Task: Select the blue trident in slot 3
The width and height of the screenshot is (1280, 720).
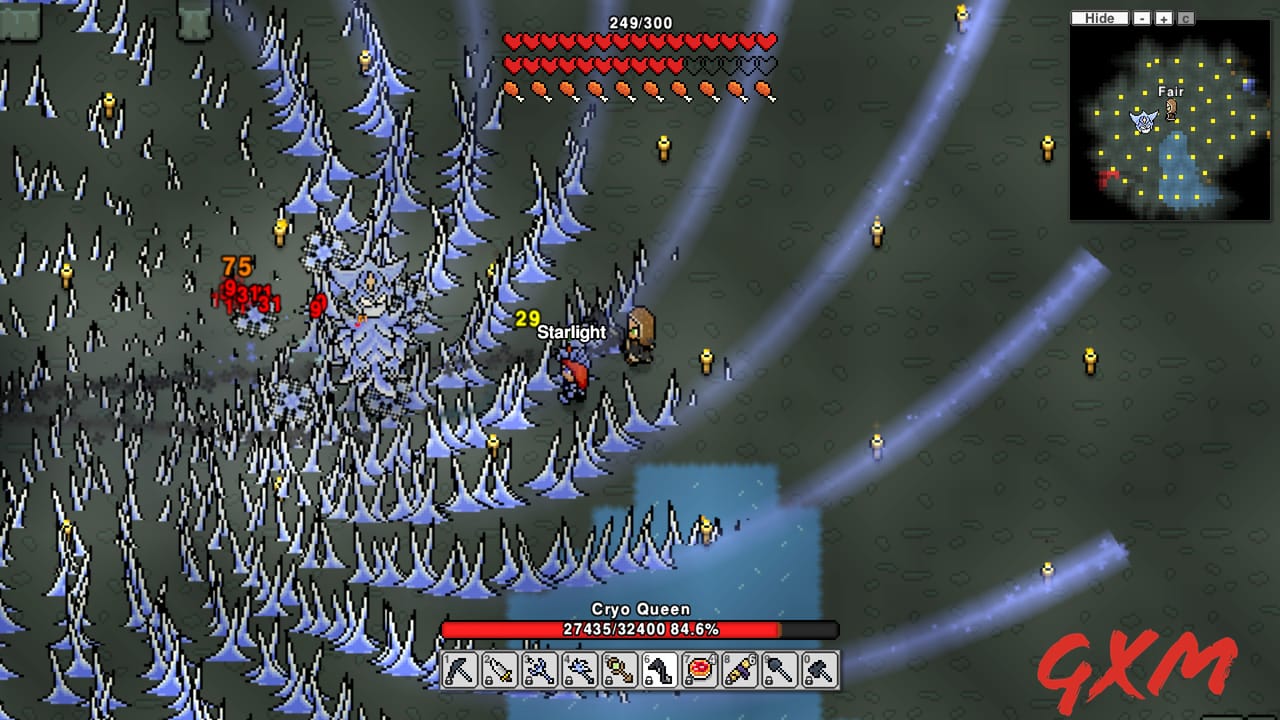Action: coord(539,670)
